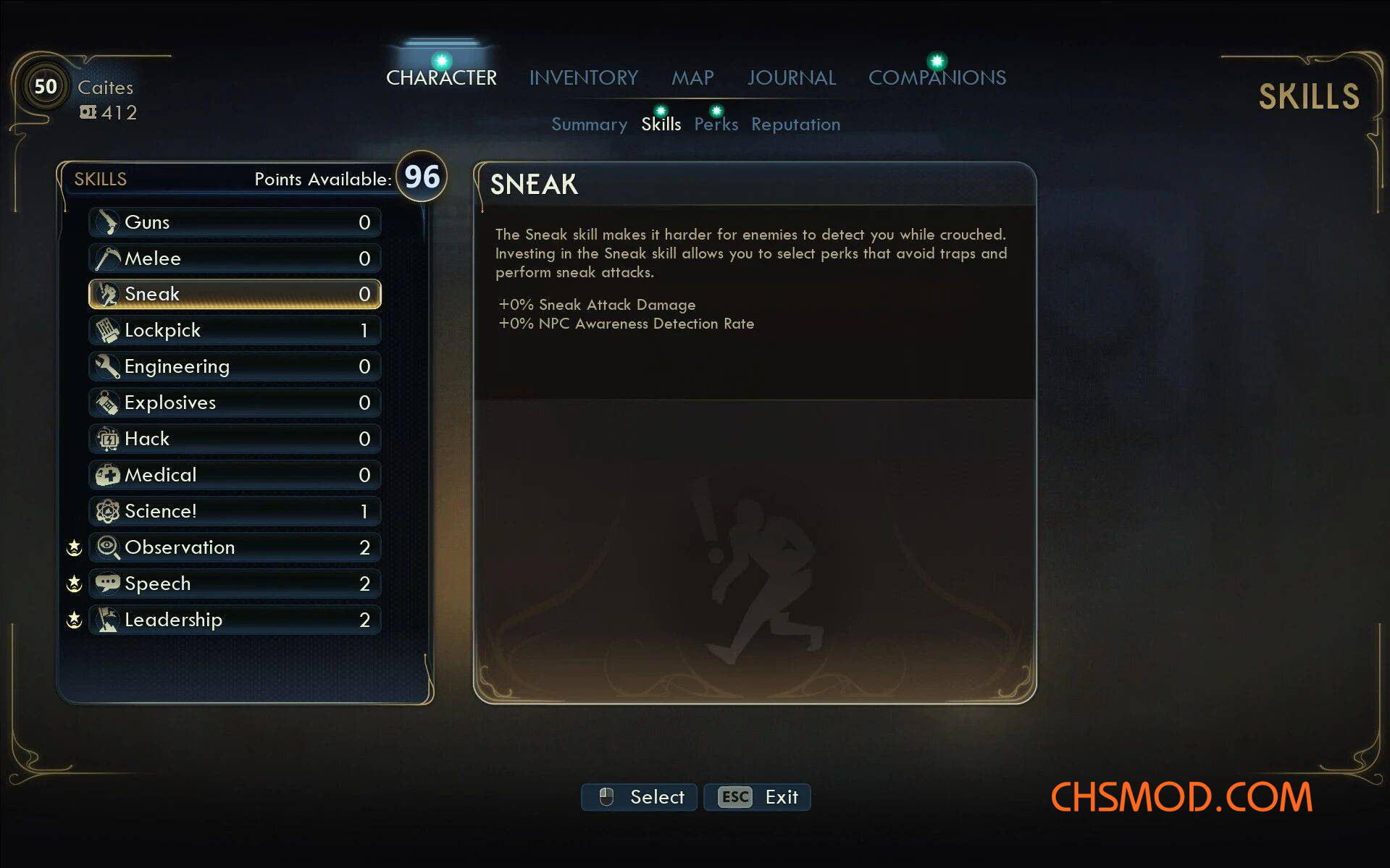This screenshot has width=1390, height=868.
Task: Open the Reputation sub-tab
Action: tap(795, 125)
